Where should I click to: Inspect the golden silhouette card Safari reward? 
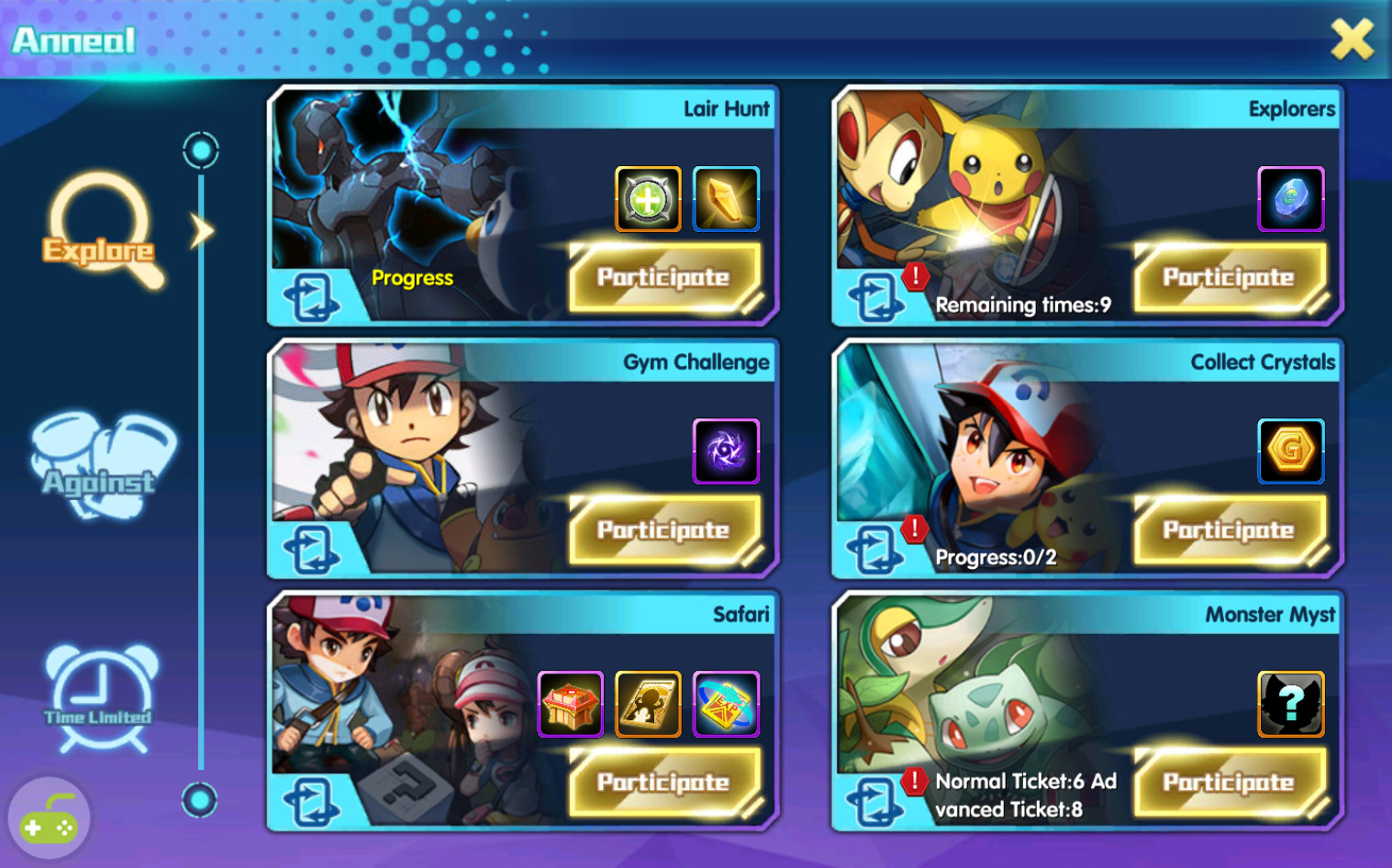pyautogui.click(x=648, y=704)
